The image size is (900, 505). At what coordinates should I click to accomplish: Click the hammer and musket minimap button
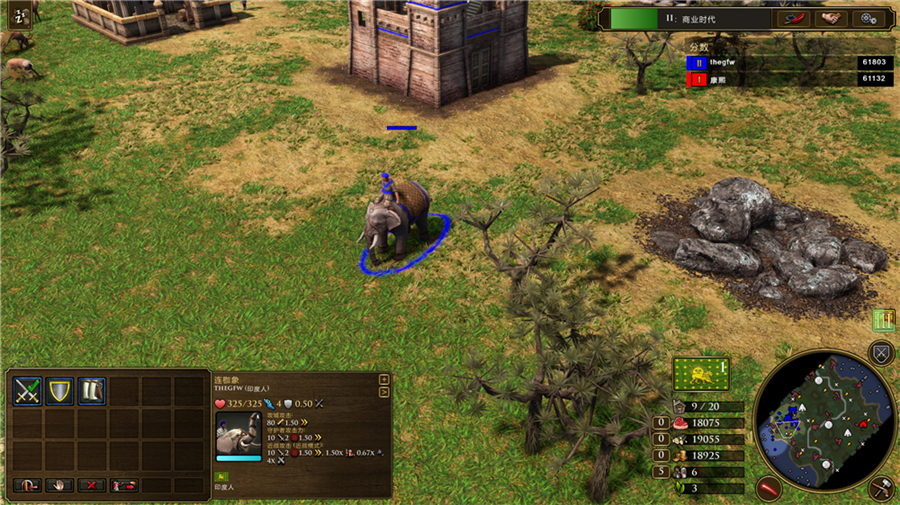(881, 488)
